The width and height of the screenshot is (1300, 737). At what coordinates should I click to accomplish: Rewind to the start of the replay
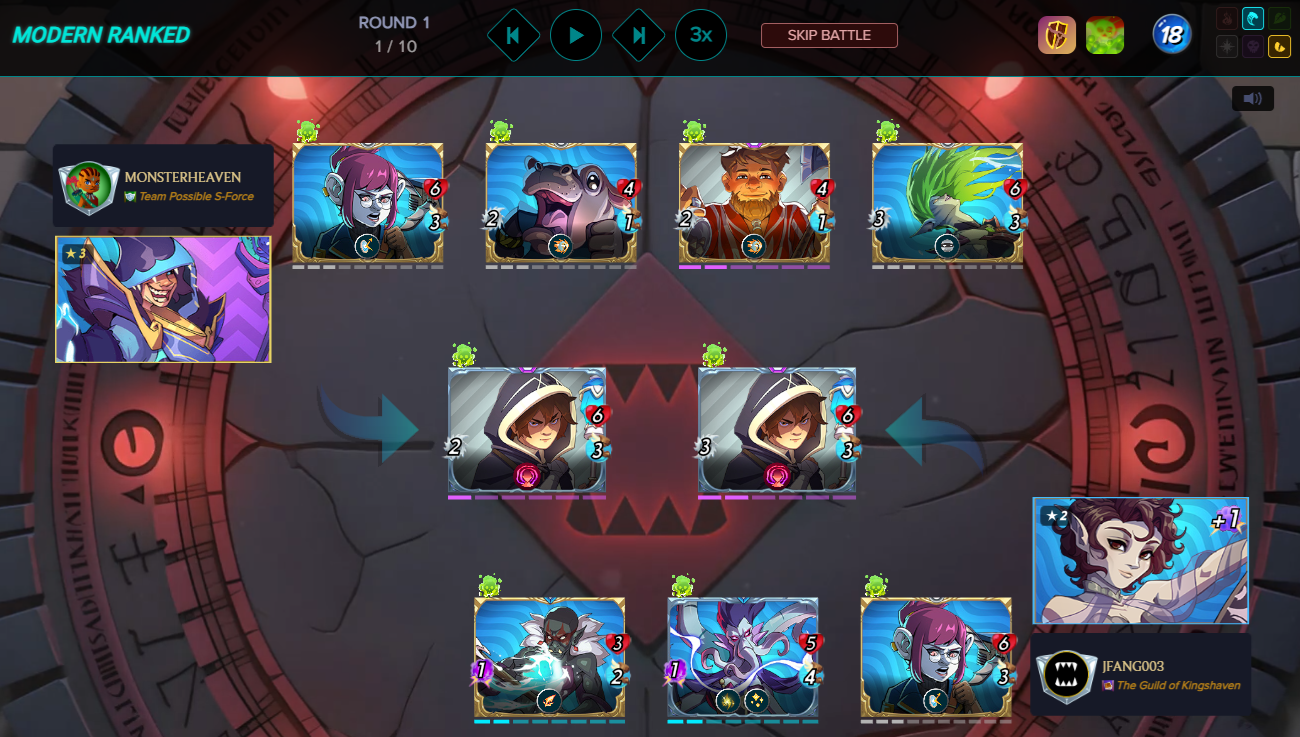point(514,34)
